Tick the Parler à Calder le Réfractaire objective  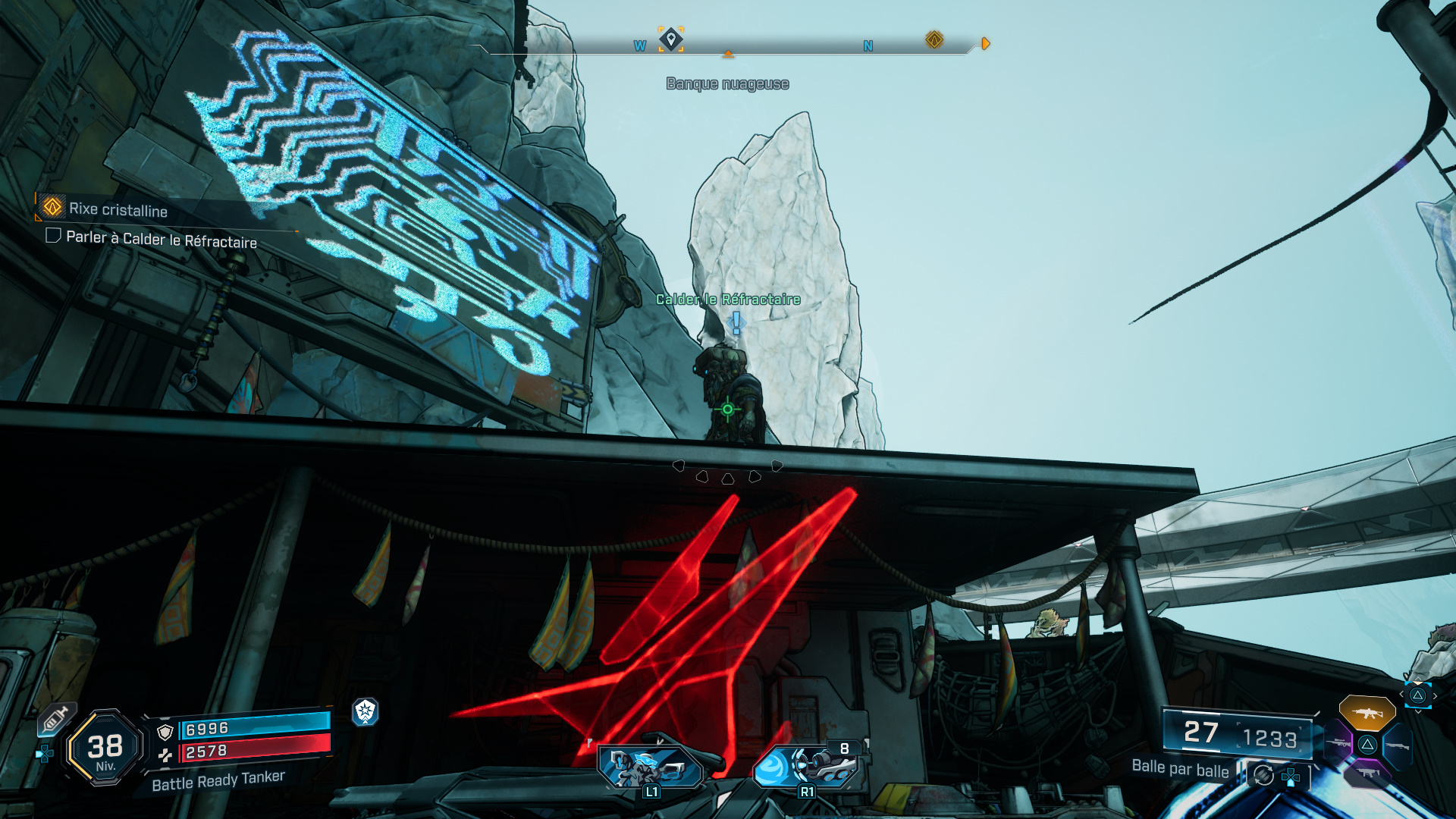pos(53,236)
